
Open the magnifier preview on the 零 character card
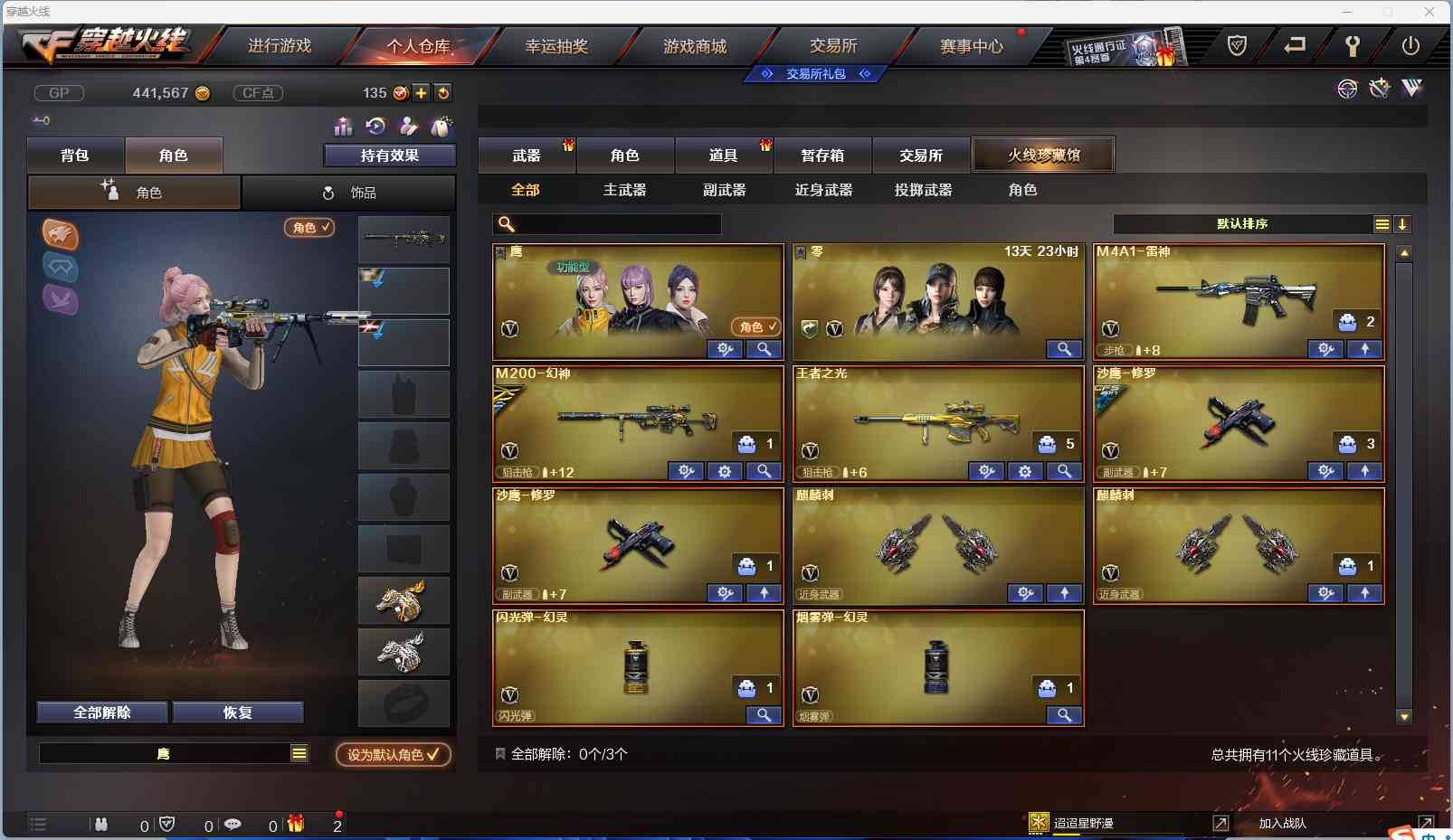coord(1064,349)
